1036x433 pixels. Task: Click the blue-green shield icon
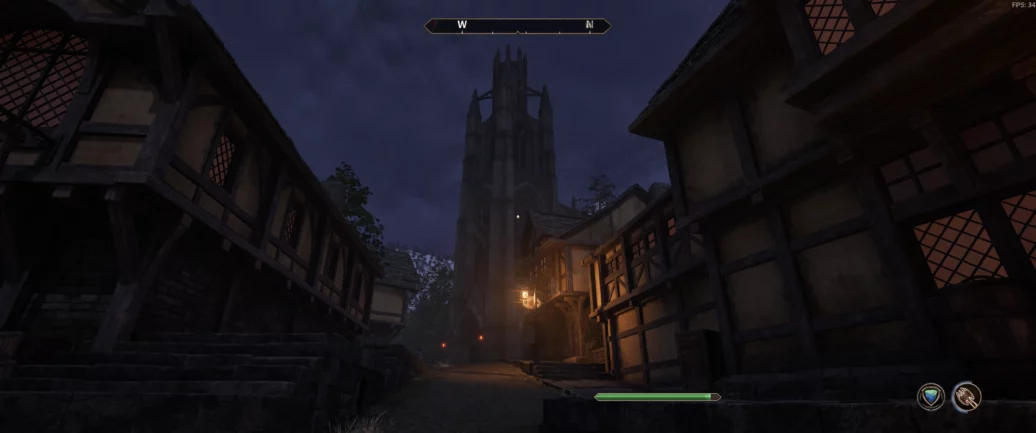pyautogui.click(x=931, y=397)
